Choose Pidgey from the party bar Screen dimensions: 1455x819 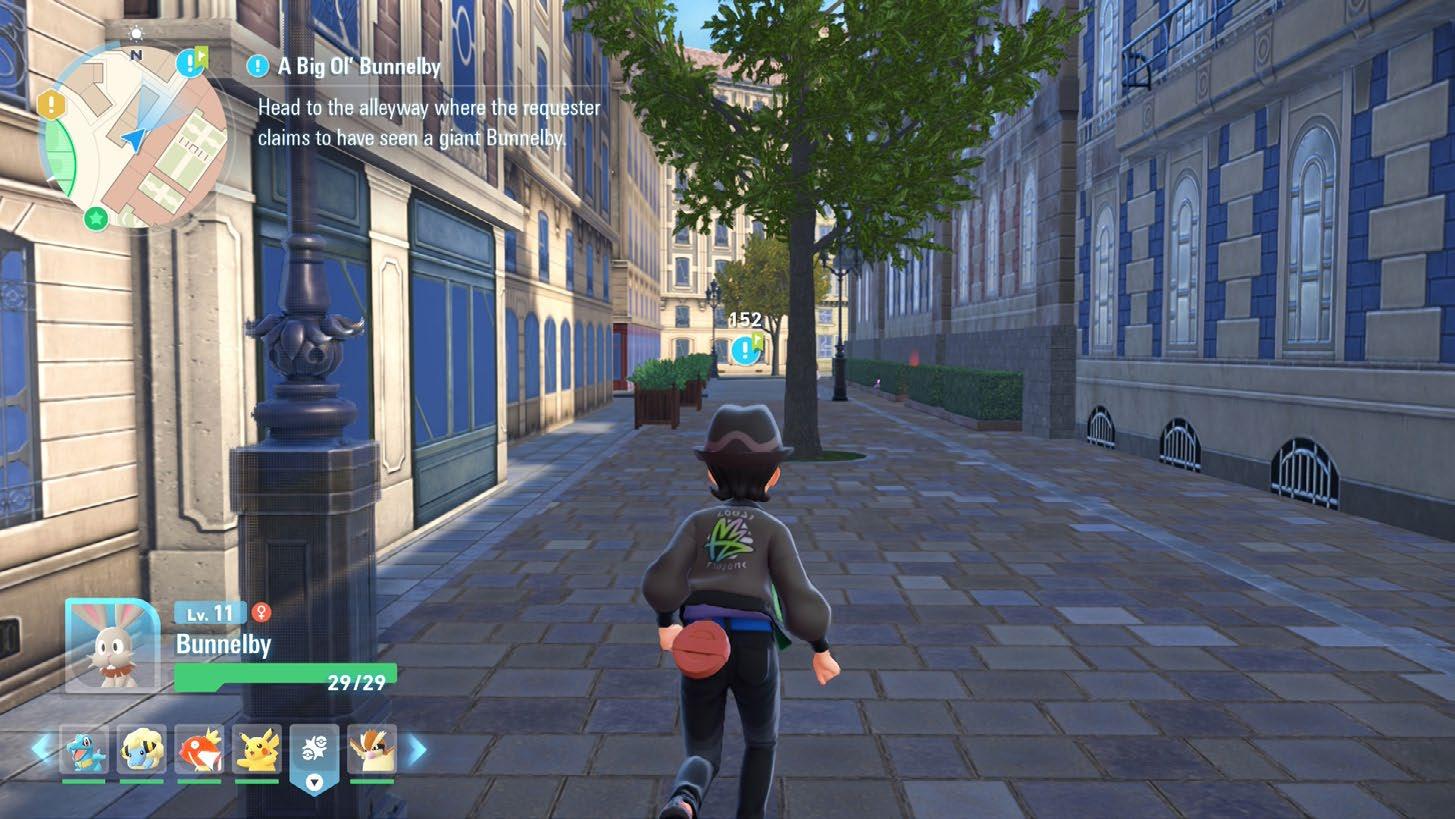(x=371, y=750)
